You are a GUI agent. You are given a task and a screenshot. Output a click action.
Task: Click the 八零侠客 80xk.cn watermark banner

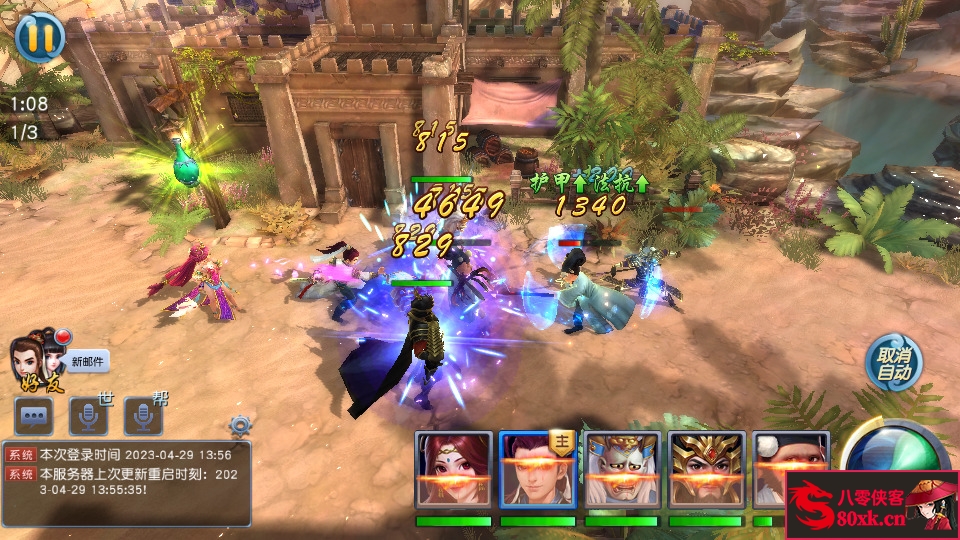click(x=872, y=505)
